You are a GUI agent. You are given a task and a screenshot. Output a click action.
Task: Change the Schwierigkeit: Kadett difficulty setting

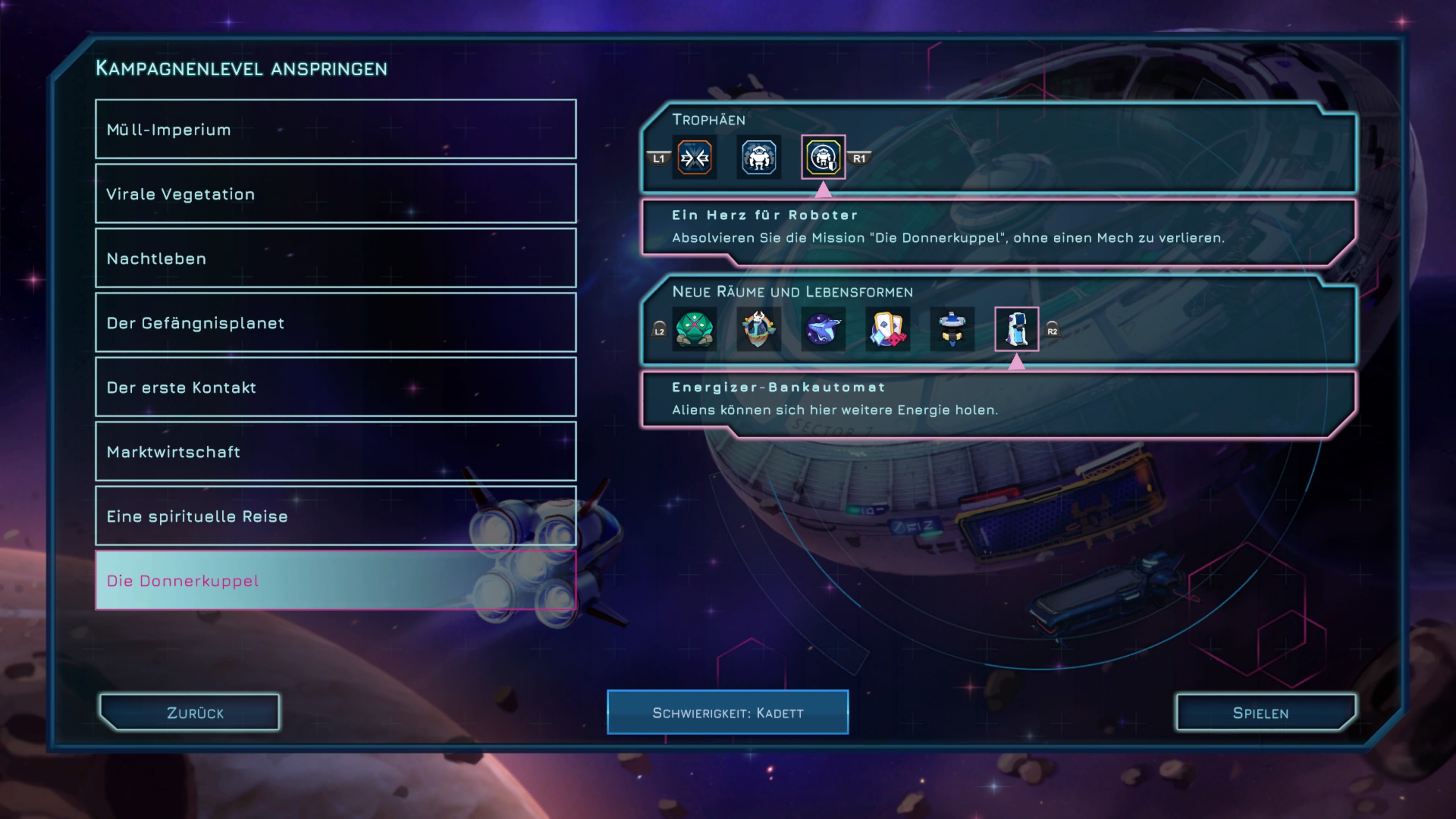coord(728,713)
